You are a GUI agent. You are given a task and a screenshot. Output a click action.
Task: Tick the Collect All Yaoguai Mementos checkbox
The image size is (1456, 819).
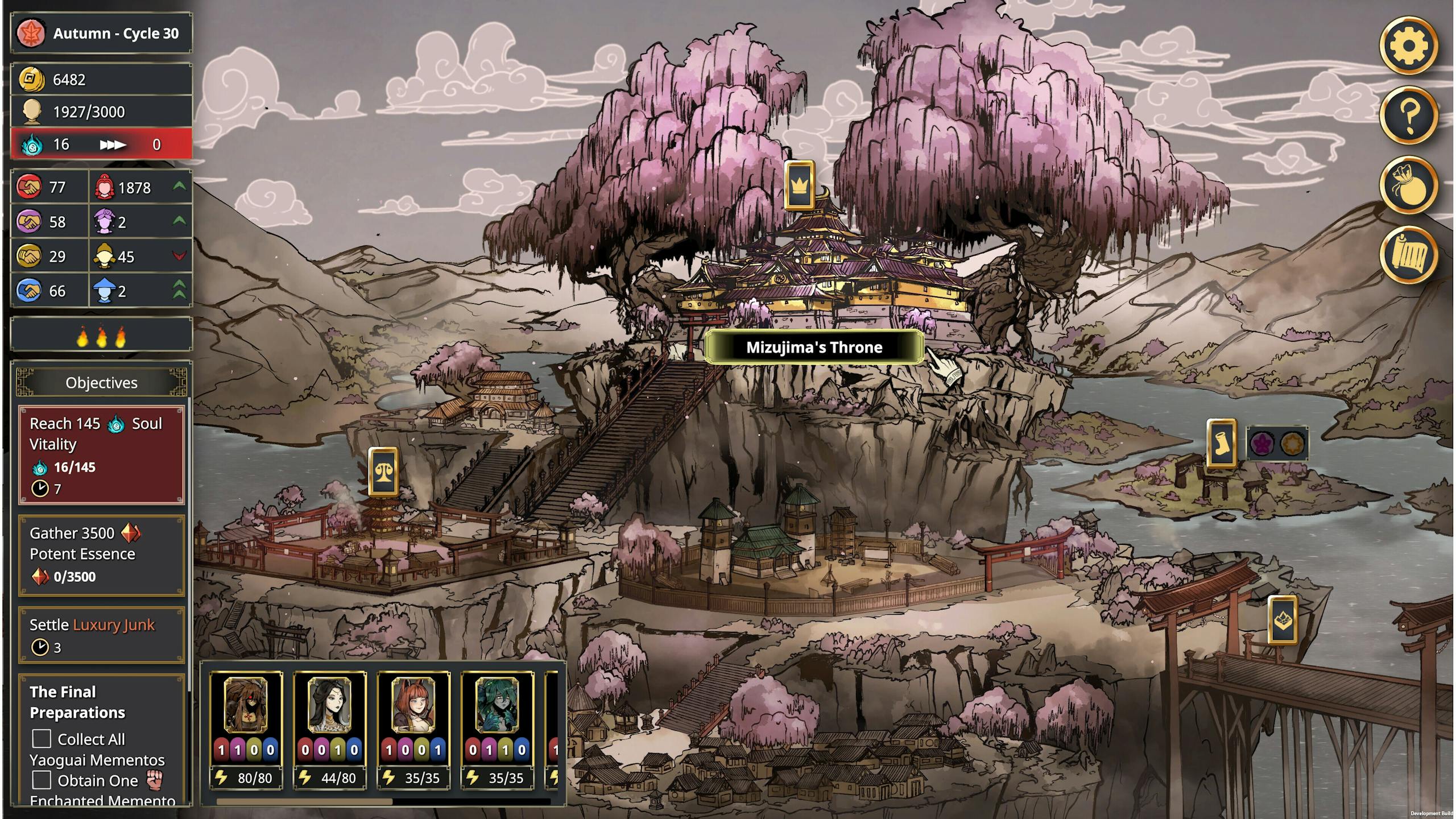click(x=42, y=739)
